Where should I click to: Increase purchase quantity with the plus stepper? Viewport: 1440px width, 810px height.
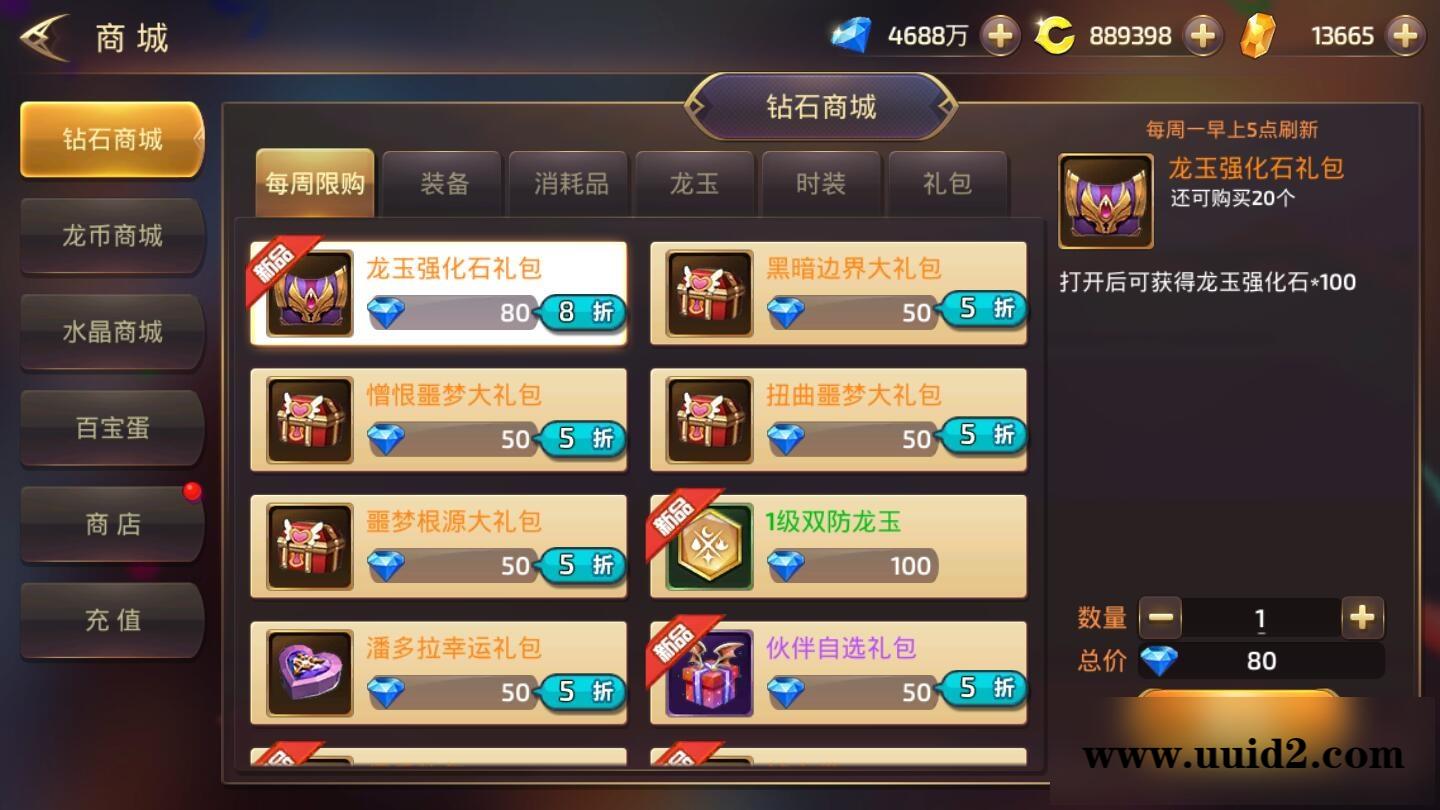(1362, 618)
